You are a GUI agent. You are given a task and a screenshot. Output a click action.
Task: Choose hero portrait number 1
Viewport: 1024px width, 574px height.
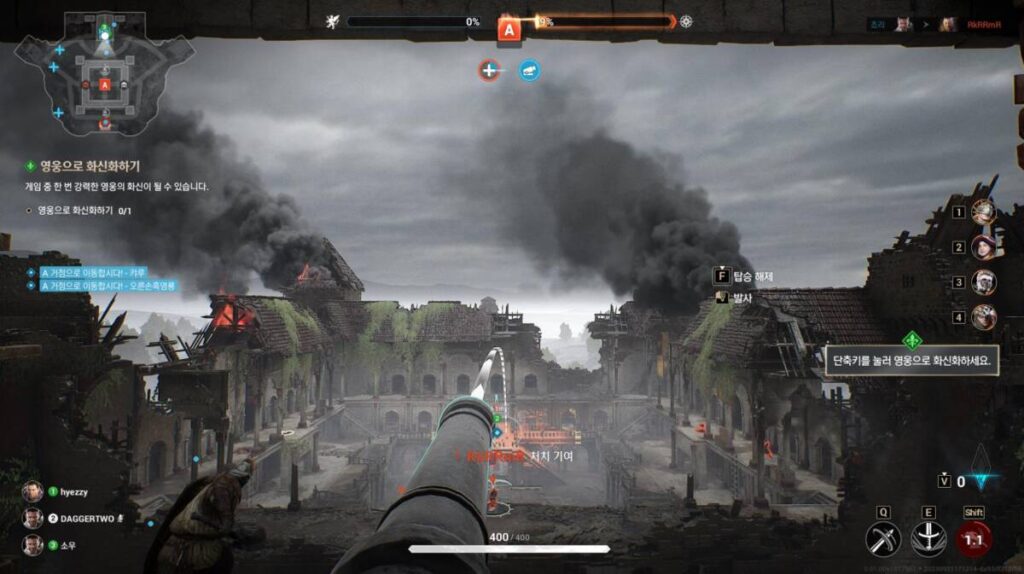point(984,212)
